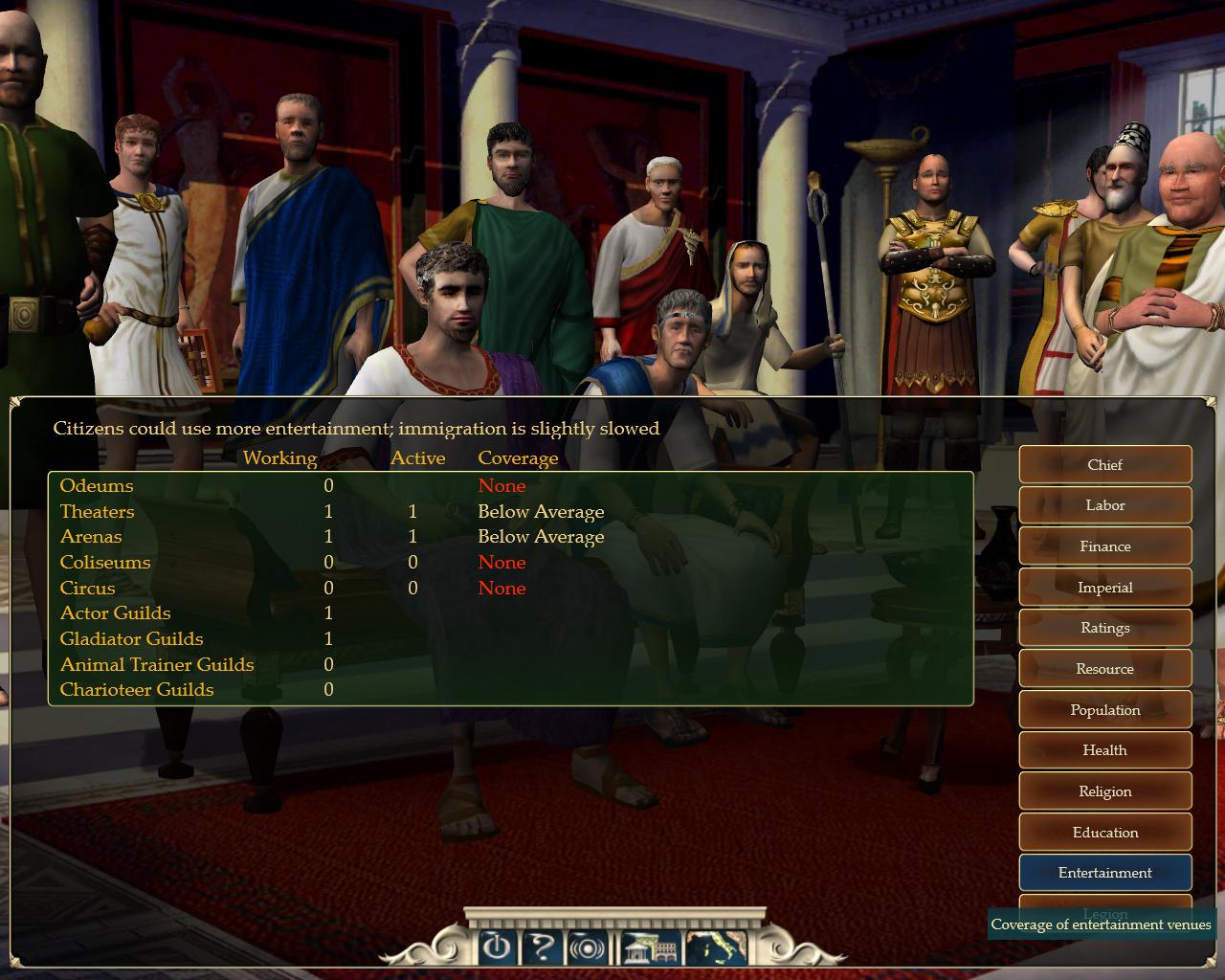Show the Imperial advisor screen

pyautogui.click(x=1104, y=588)
